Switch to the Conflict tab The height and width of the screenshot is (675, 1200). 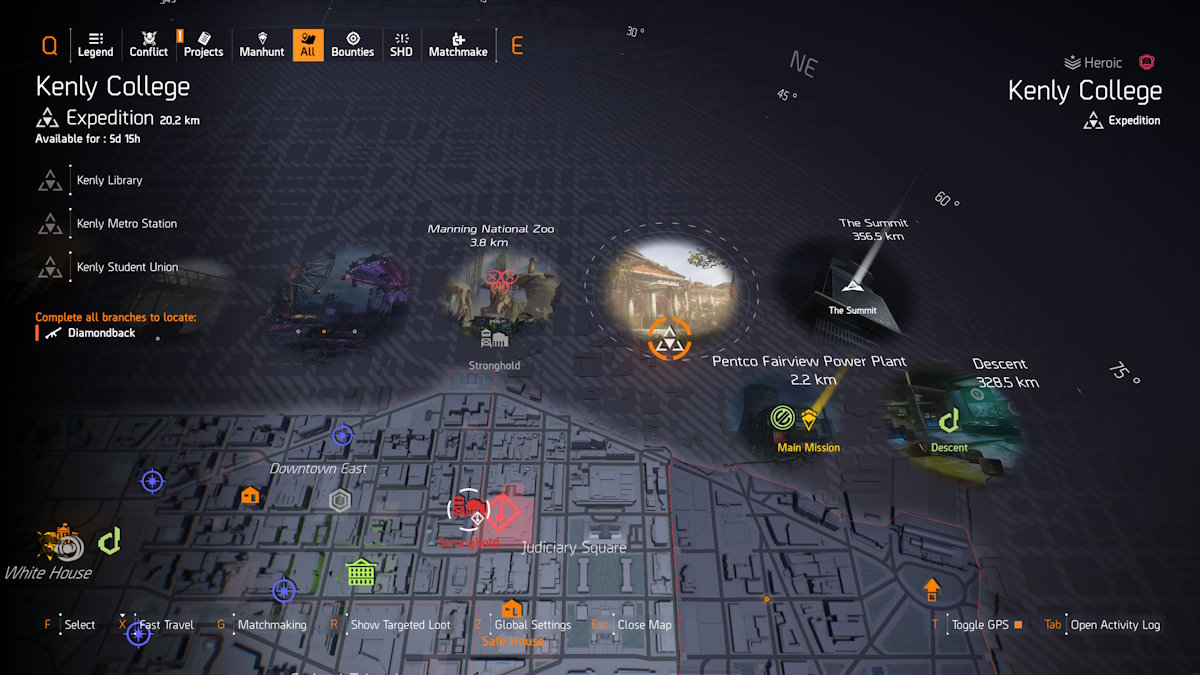tap(149, 45)
